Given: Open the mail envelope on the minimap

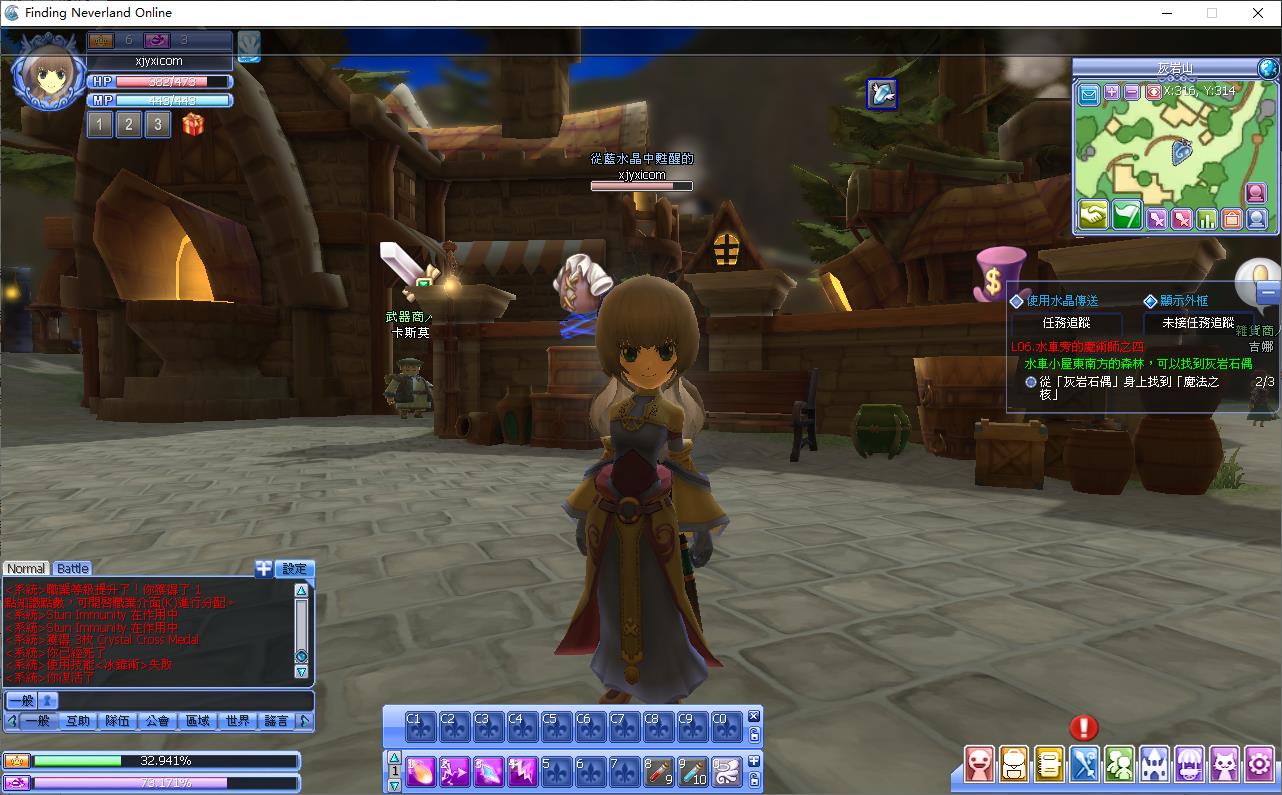Looking at the screenshot, I should (x=1089, y=94).
